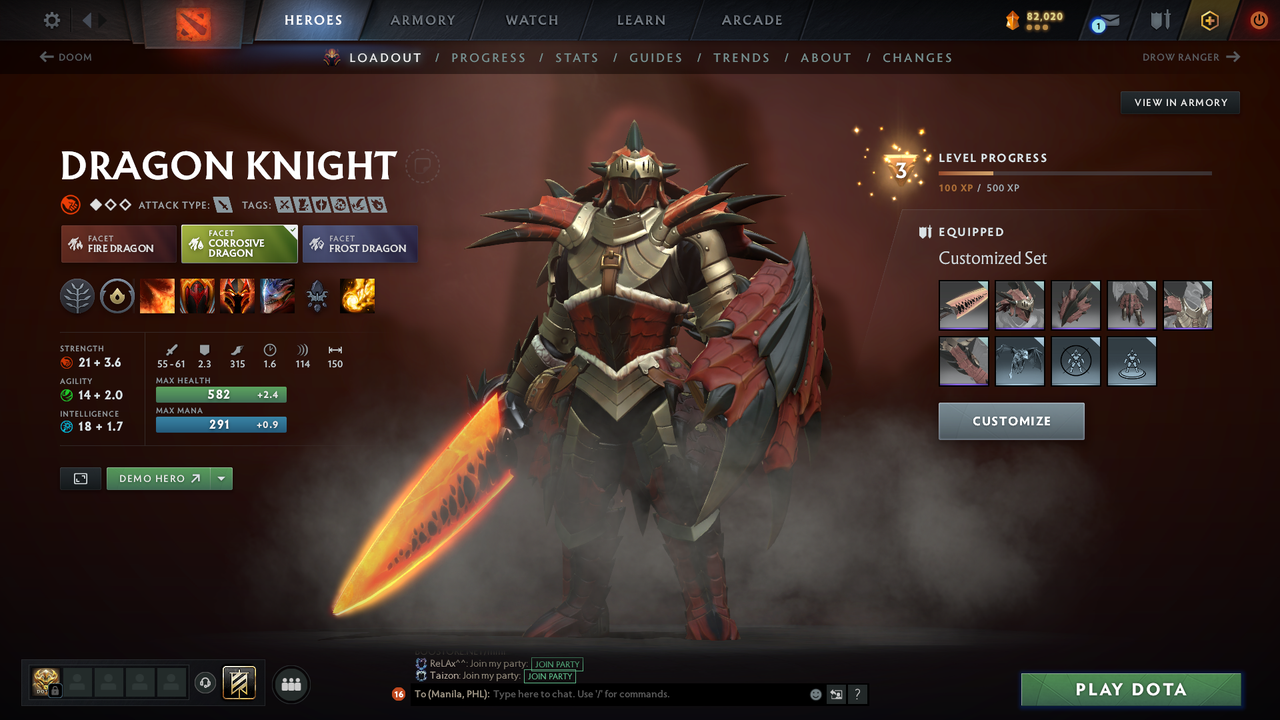Select the Corrosive Dragon facet
1280x720 pixels.
coord(239,243)
